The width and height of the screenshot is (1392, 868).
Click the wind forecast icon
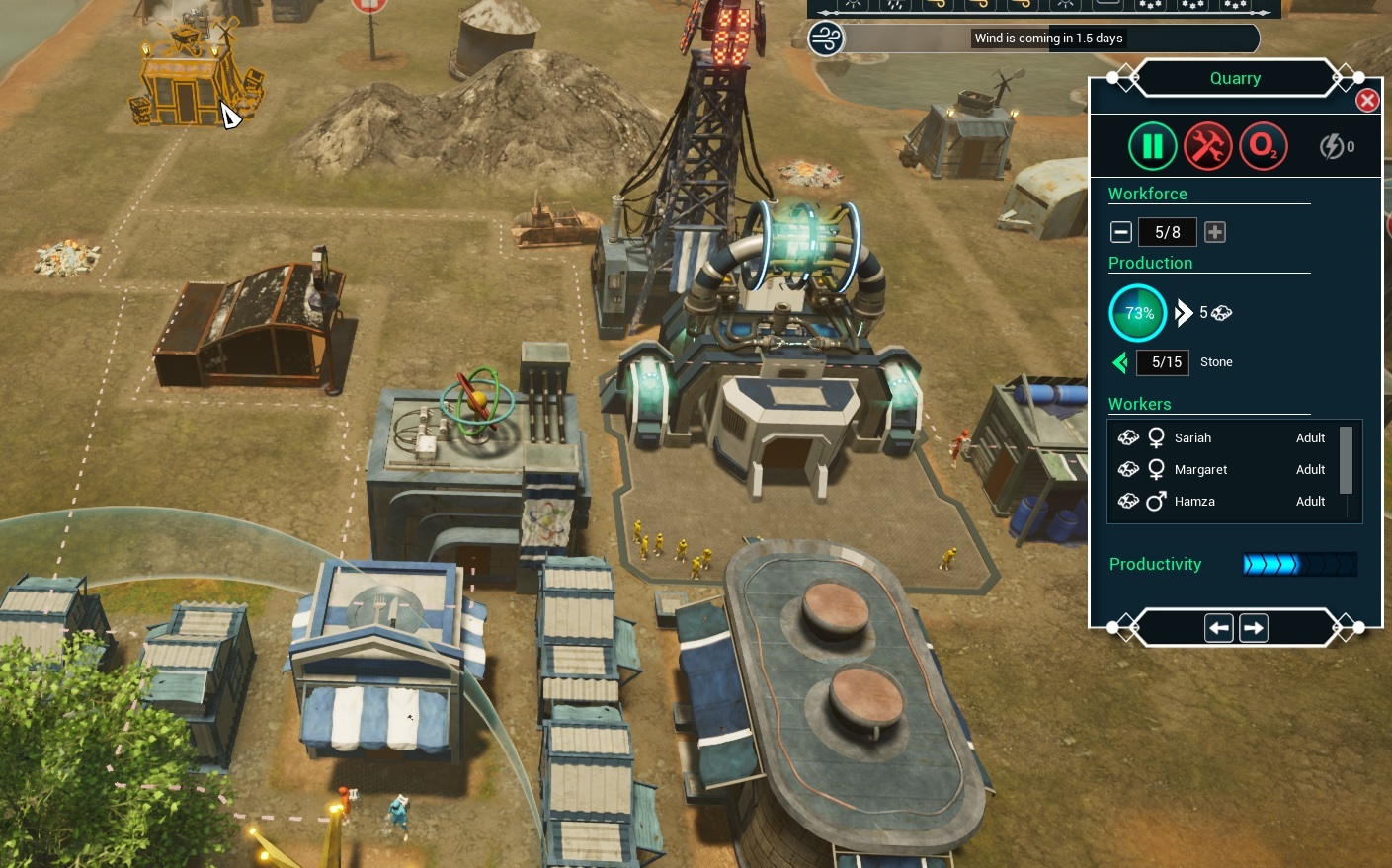pyautogui.click(x=825, y=39)
